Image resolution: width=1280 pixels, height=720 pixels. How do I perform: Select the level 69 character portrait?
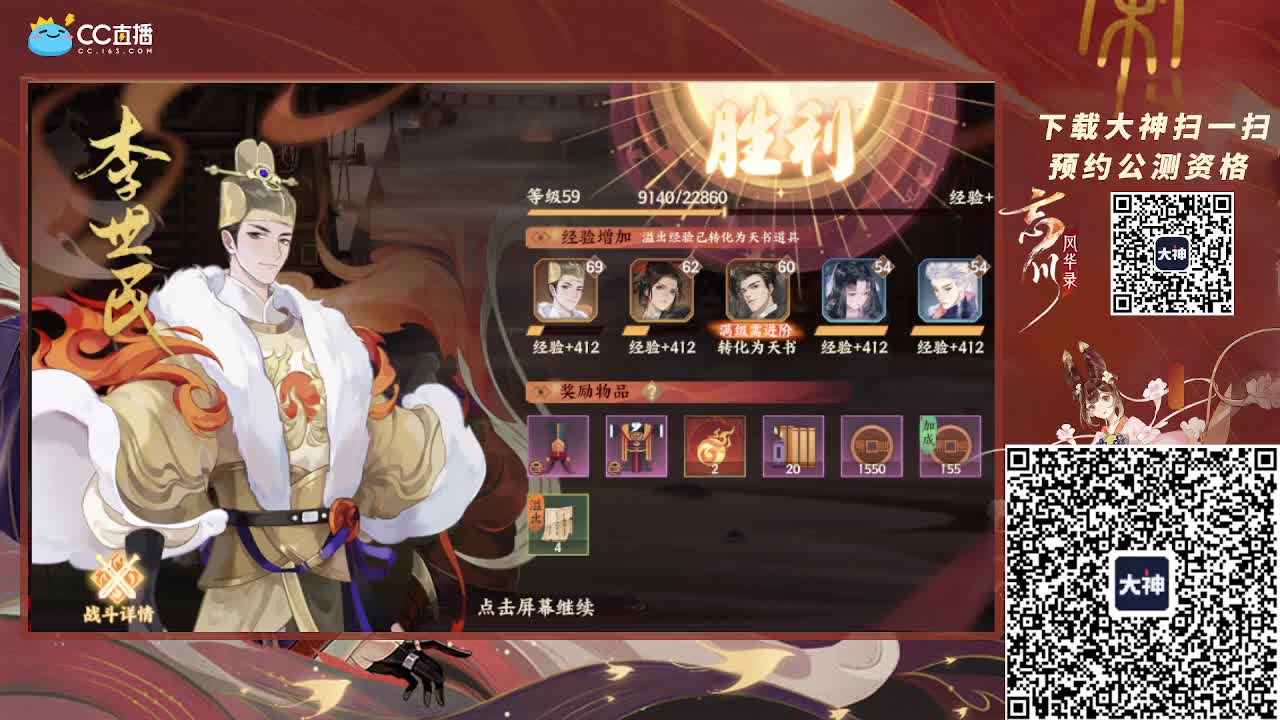coord(567,291)
